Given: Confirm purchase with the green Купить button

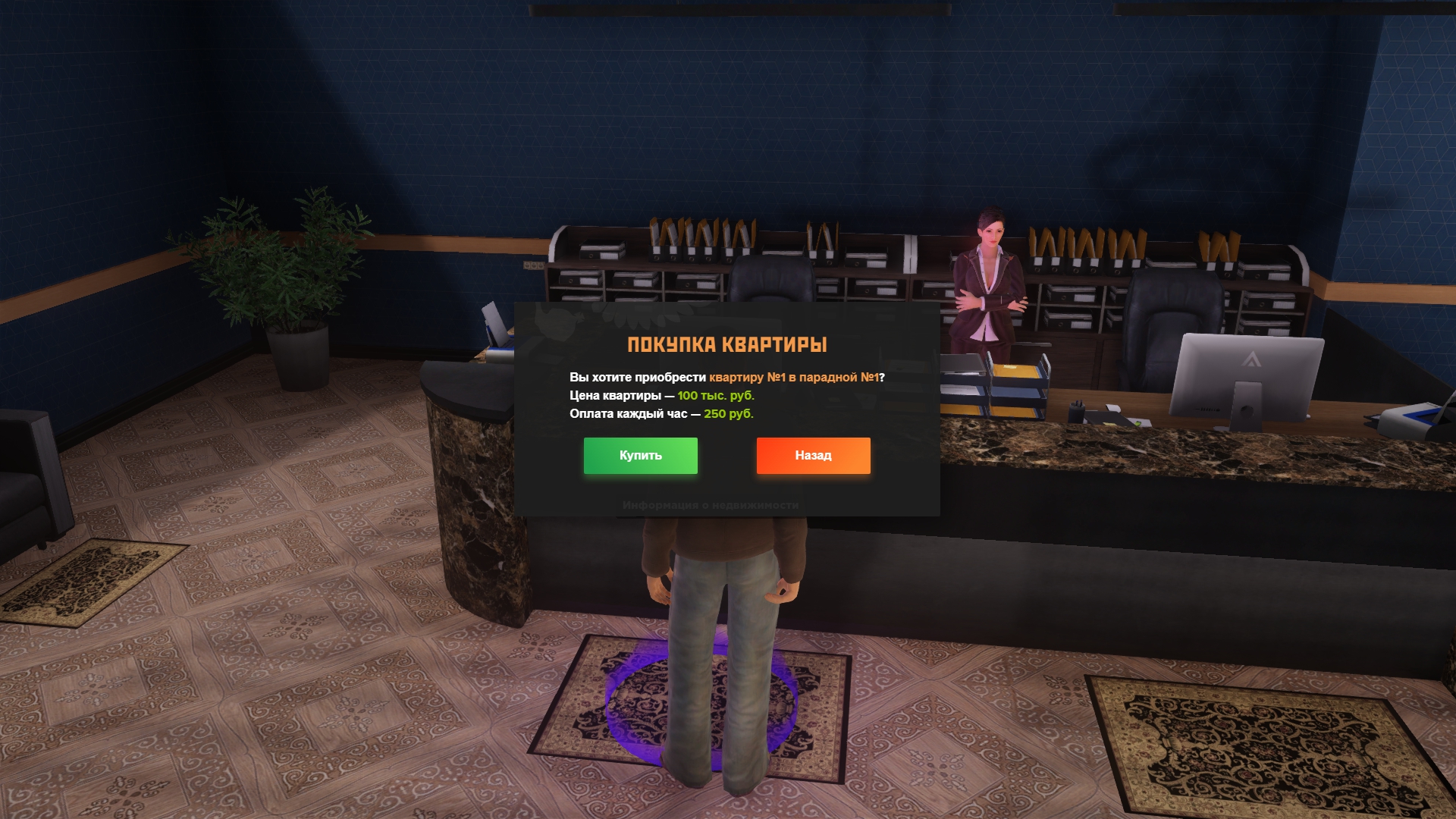Looking at the screenshot, I should coord(640,456).
